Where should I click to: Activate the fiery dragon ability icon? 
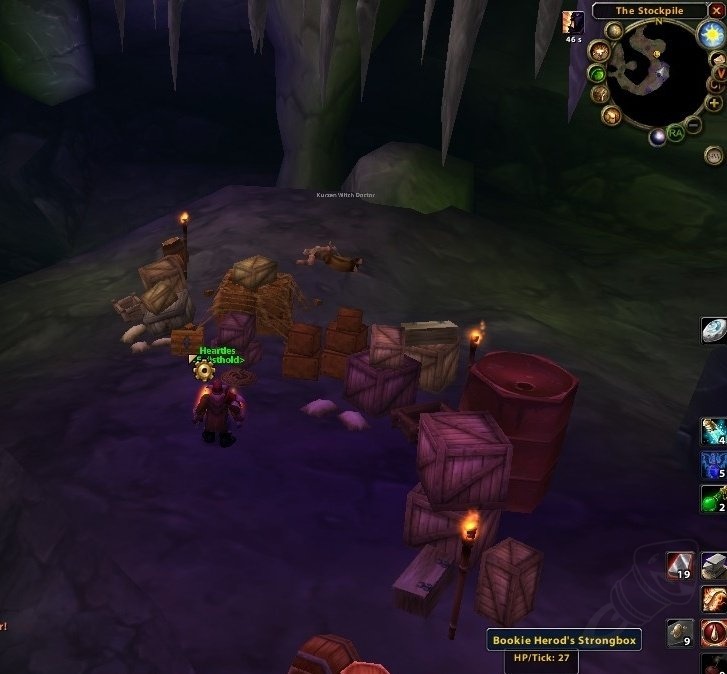point(714,600)
